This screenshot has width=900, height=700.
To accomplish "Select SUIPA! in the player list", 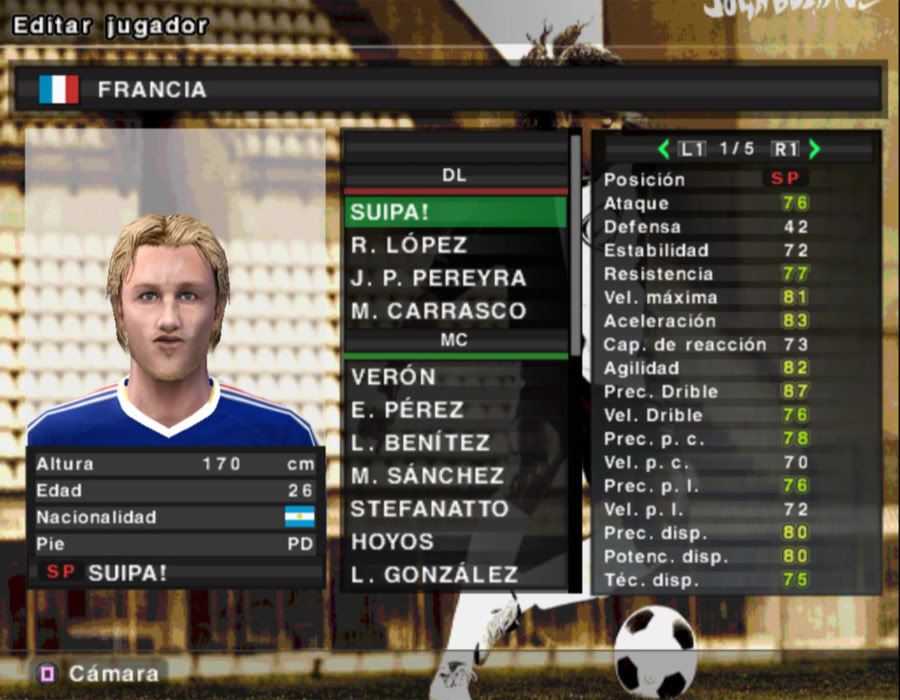I will tap(455, 212).
